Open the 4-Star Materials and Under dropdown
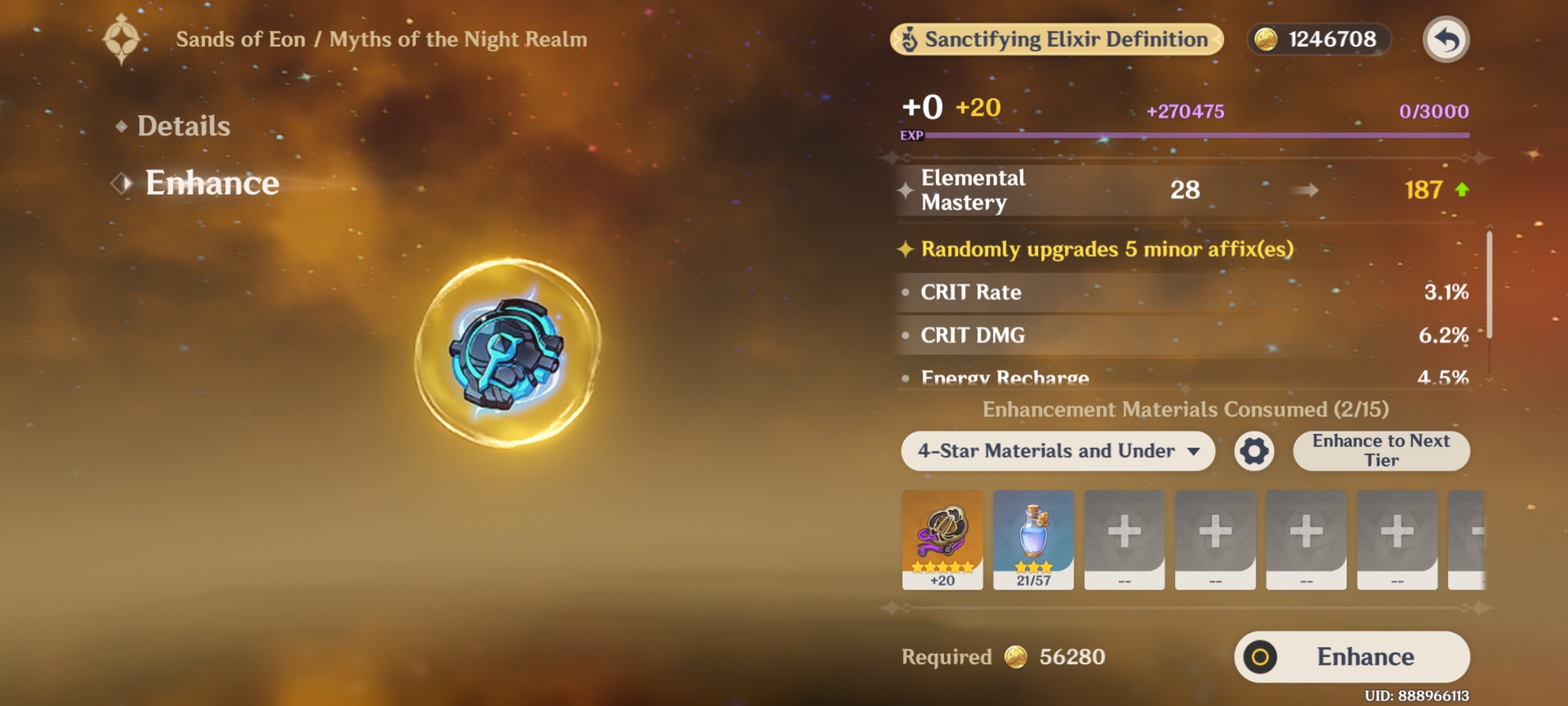 tap(1058, 450)
